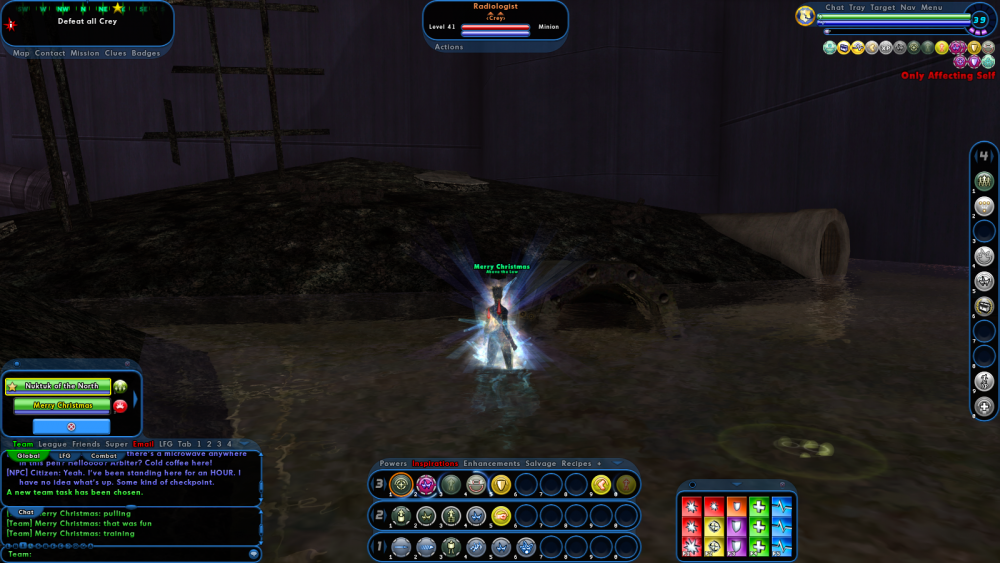Toggle the Tray window from the top bar
The width and height of the screenshot is (1000, 563).
click(857, 8)
